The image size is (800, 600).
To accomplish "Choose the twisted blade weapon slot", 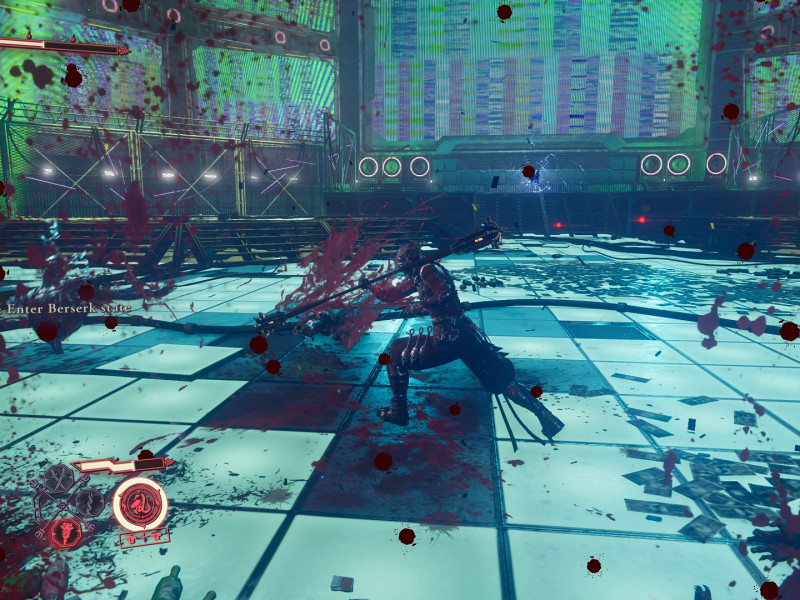I will (90, 502).
